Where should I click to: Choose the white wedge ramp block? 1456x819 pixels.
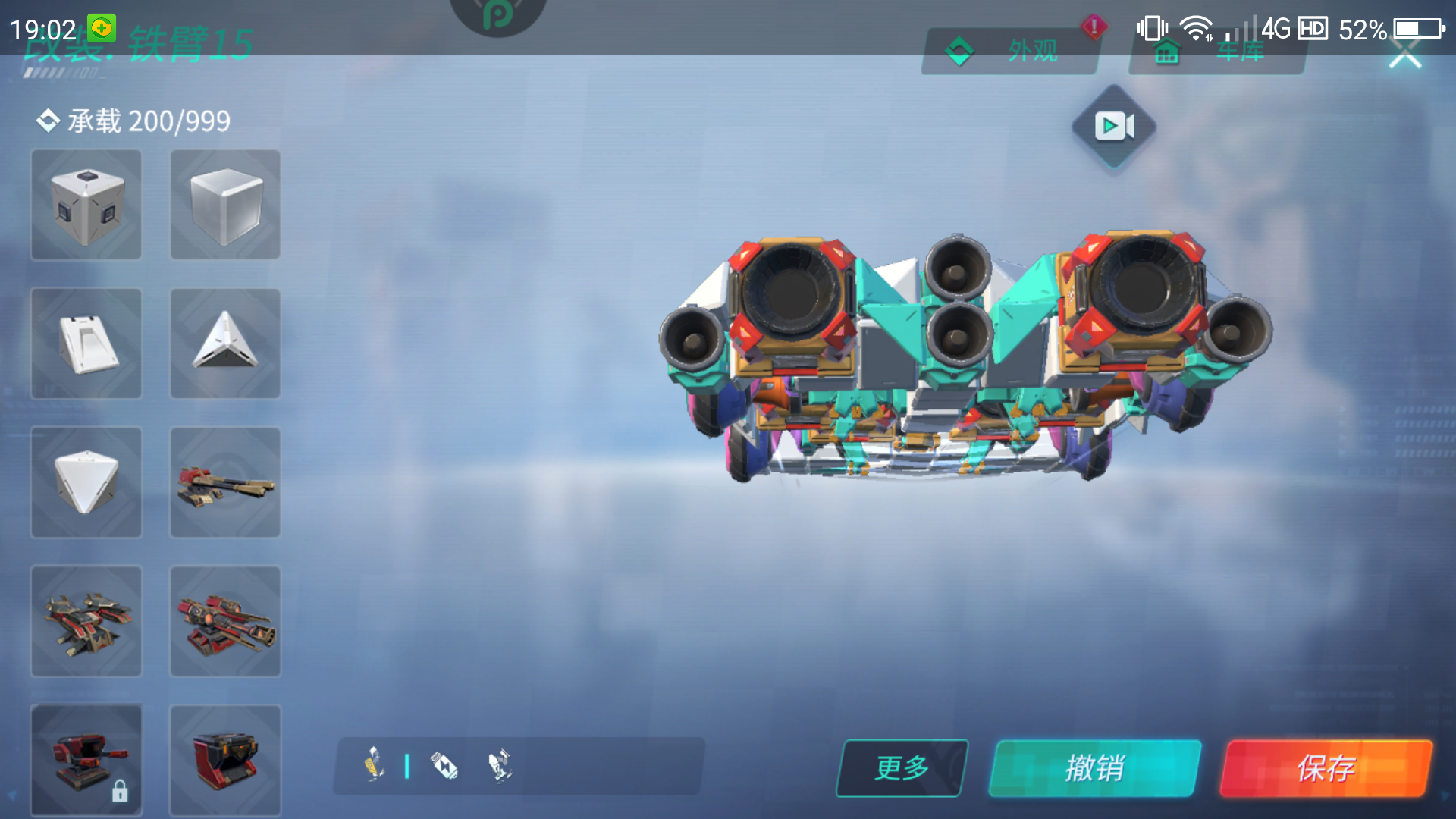(86, 344)
